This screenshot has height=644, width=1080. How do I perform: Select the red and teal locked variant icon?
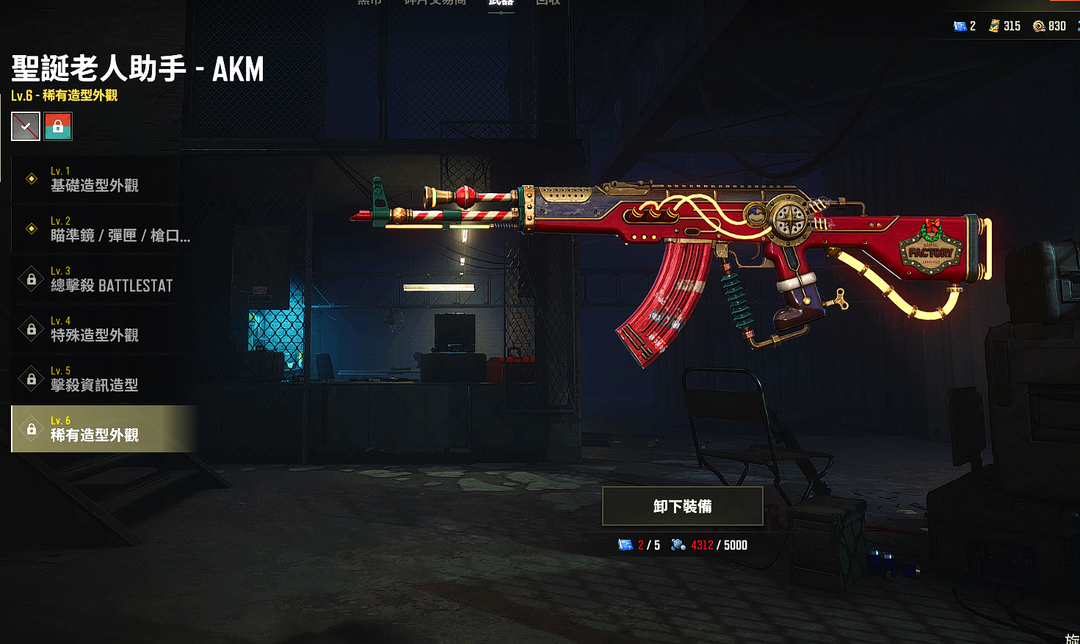coord(58,126)
